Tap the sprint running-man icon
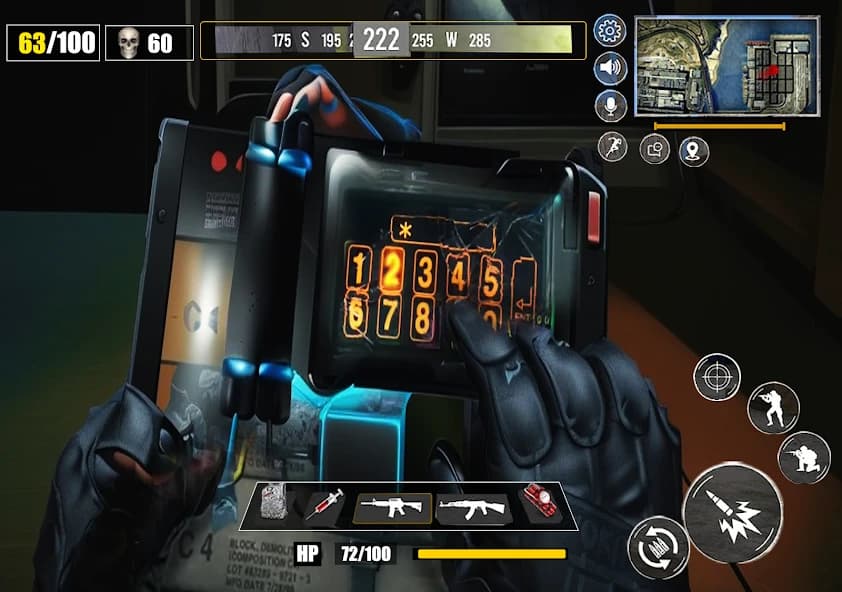The image size is (842, 592). (x=612, y=147)
